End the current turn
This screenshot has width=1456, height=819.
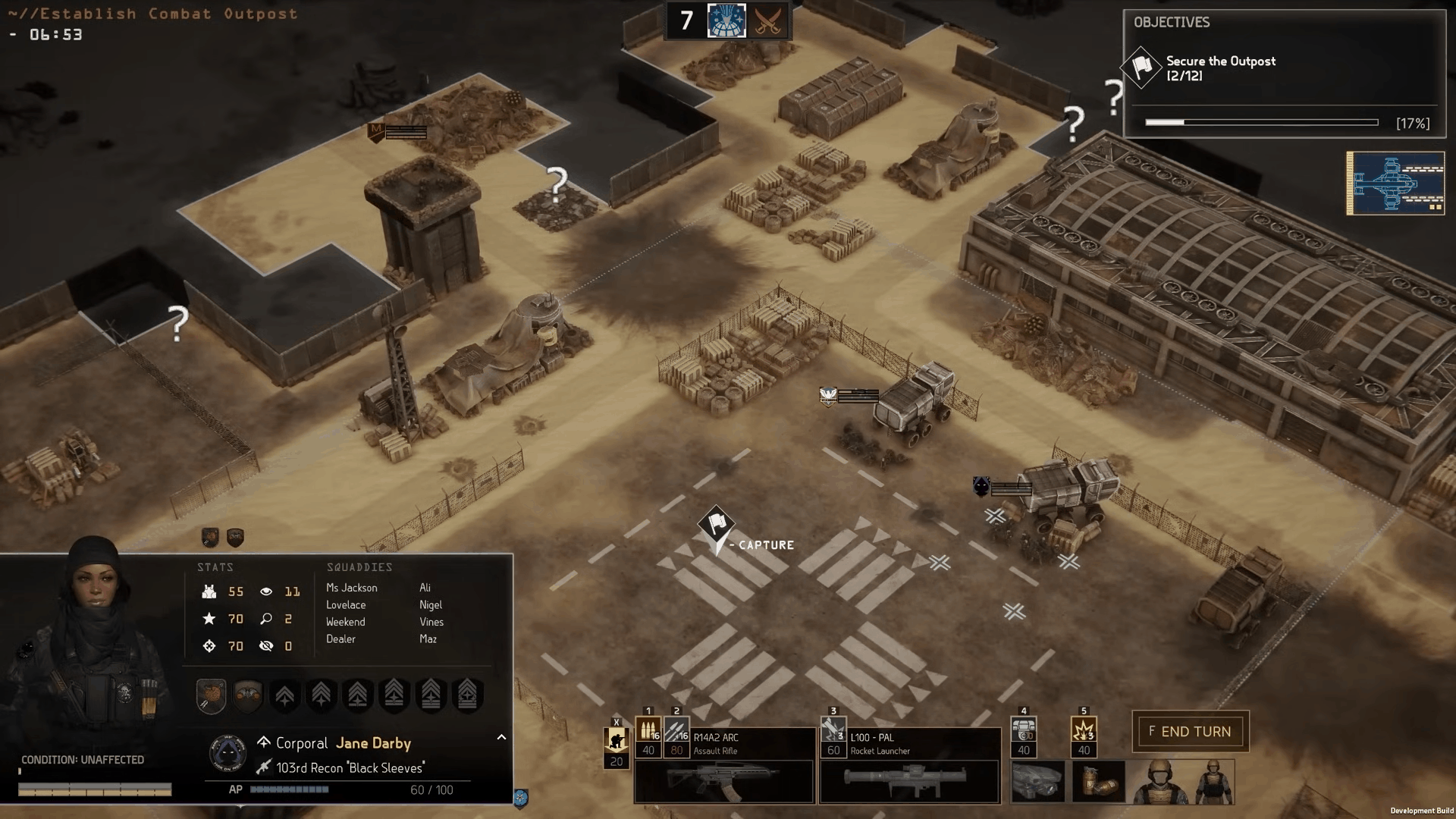[1190, 732]
